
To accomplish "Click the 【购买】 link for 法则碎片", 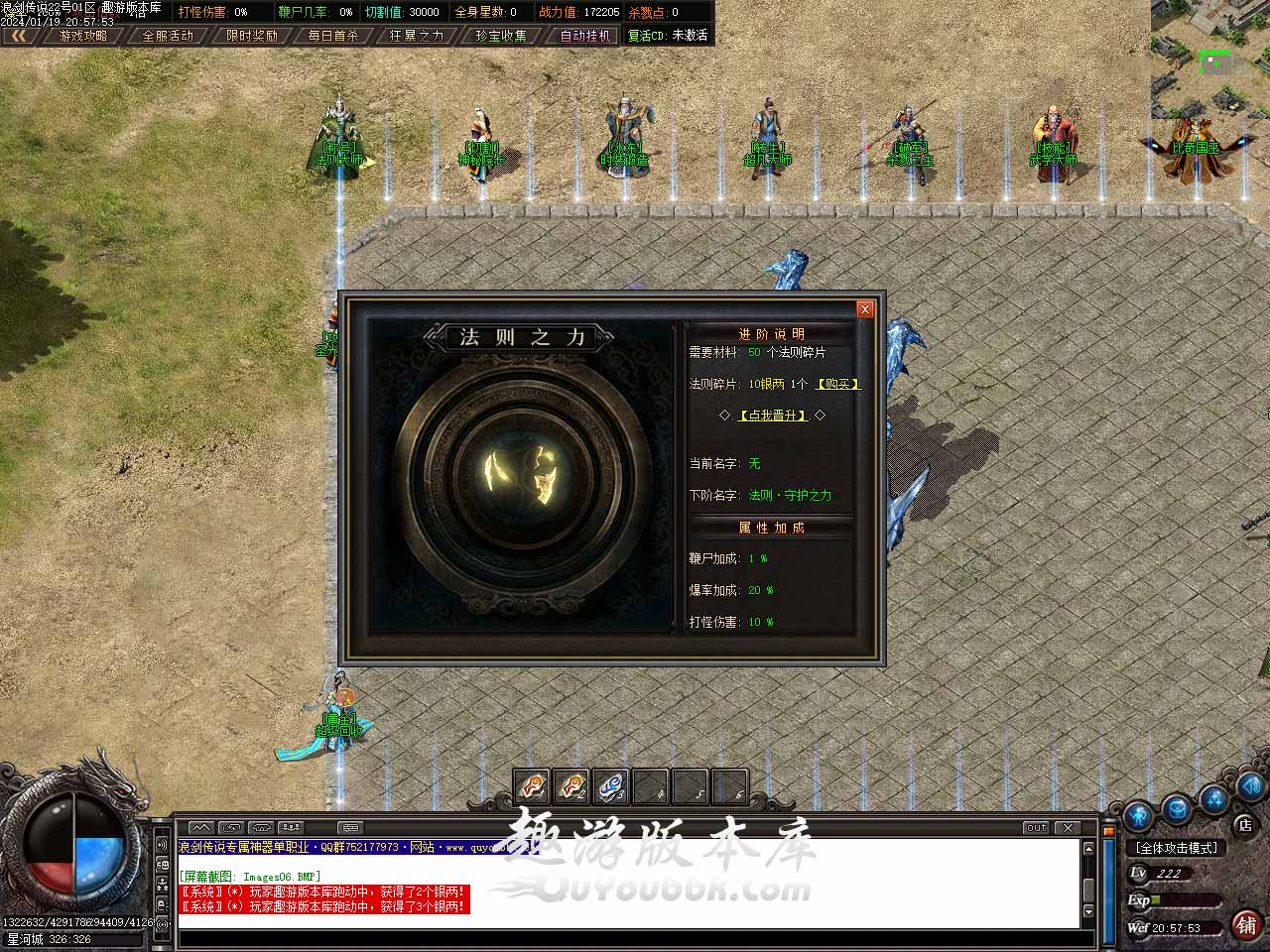I will [837, 384].
